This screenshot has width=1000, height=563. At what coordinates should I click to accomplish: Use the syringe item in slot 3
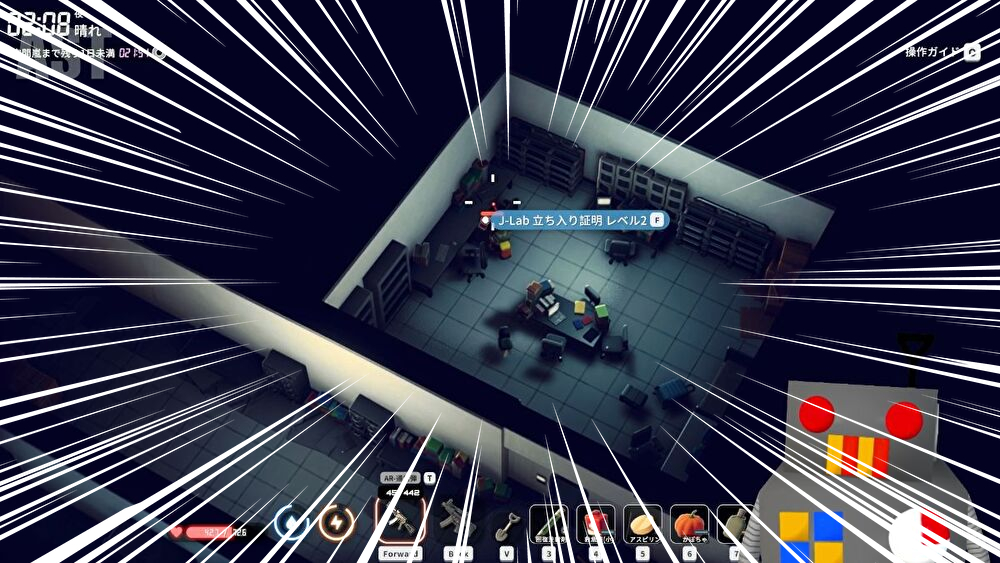548,522
